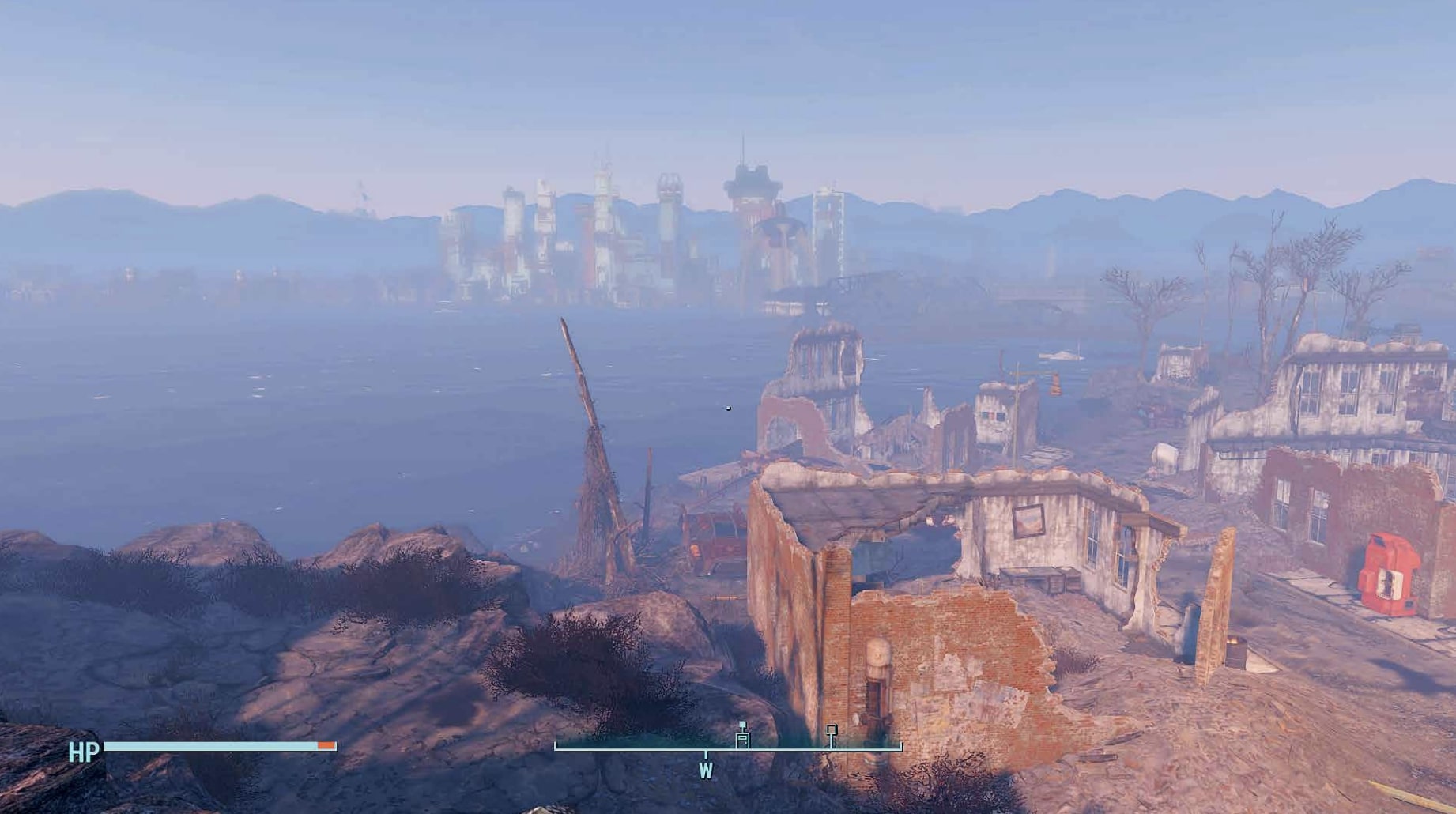
Task: Select the hollow square marker on the compass
Action: 832,732
